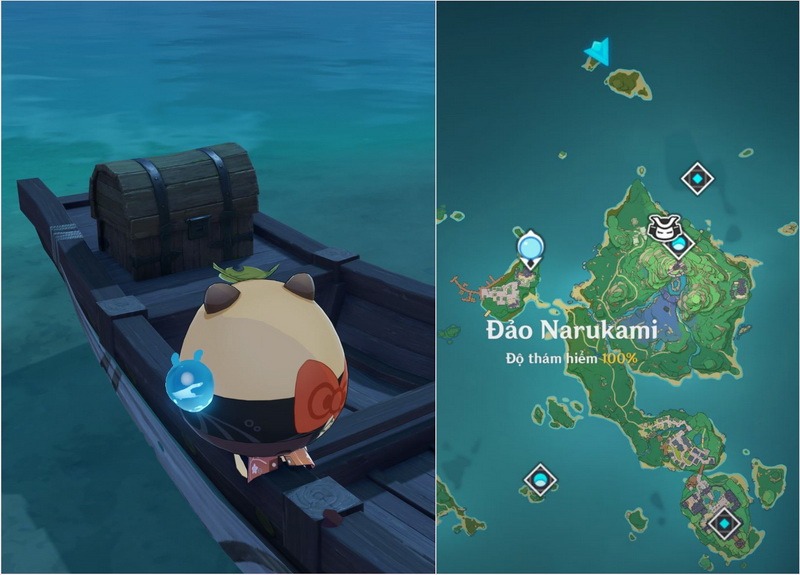
Task: Select the waypoint on Narukami's northern coast
Action: pyautogui.click(x=697, y=179)
